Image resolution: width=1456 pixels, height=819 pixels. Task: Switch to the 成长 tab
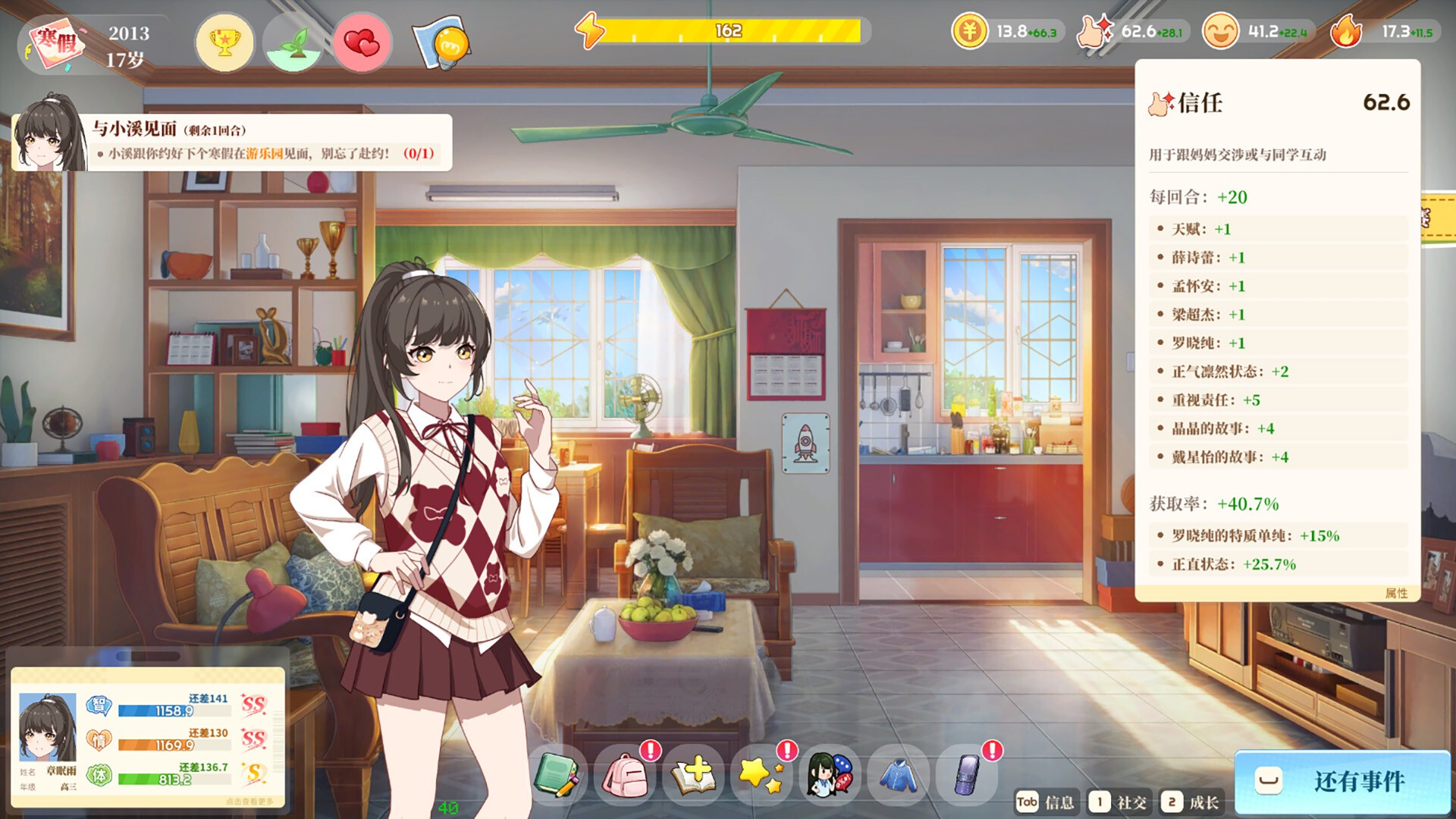(1191, 802)
